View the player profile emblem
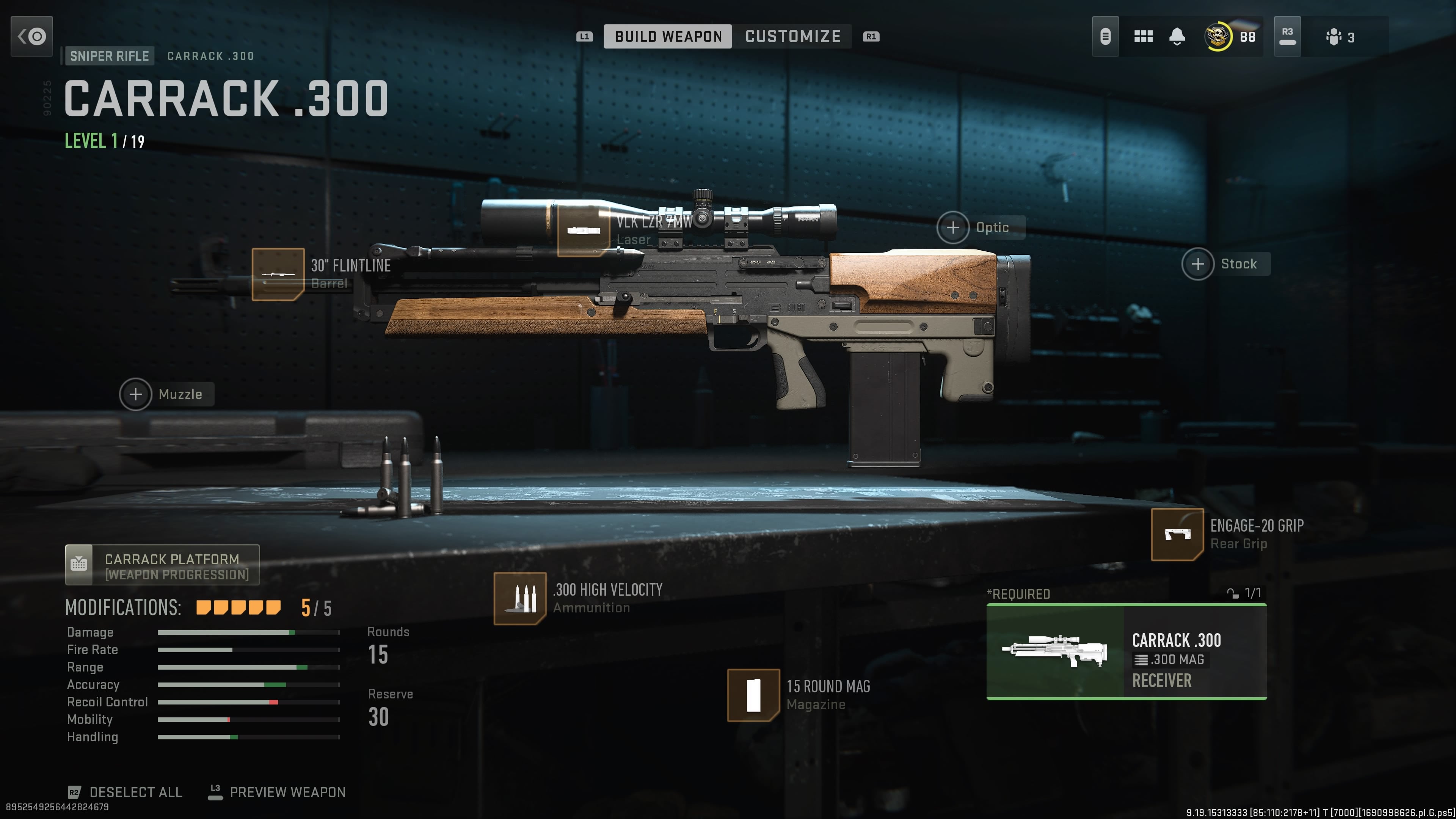 pos(1218,37)
